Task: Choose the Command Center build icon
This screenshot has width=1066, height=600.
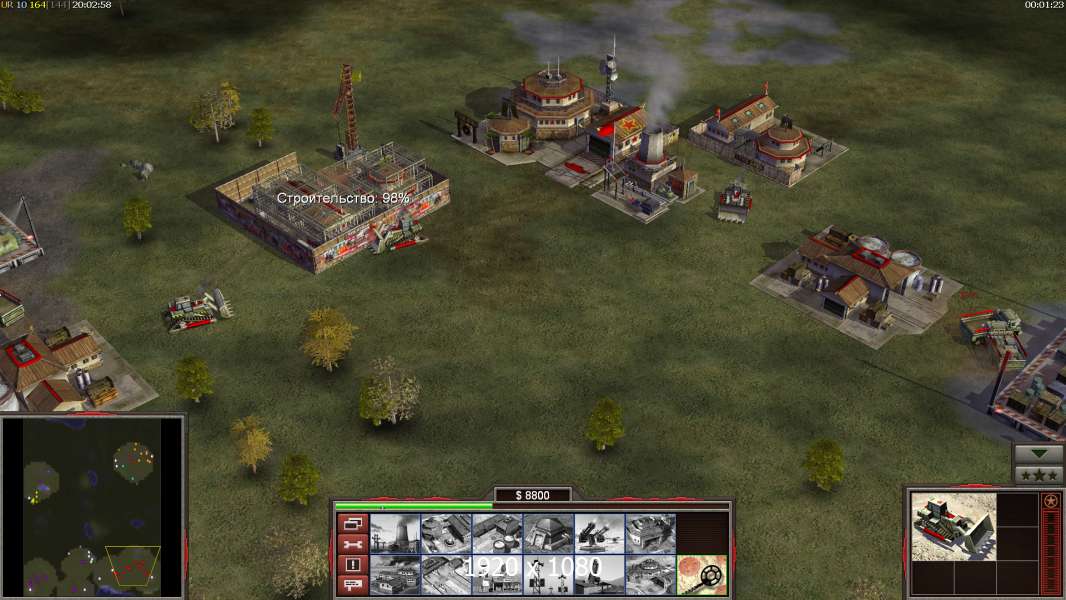Action: [x=649, y=574]
